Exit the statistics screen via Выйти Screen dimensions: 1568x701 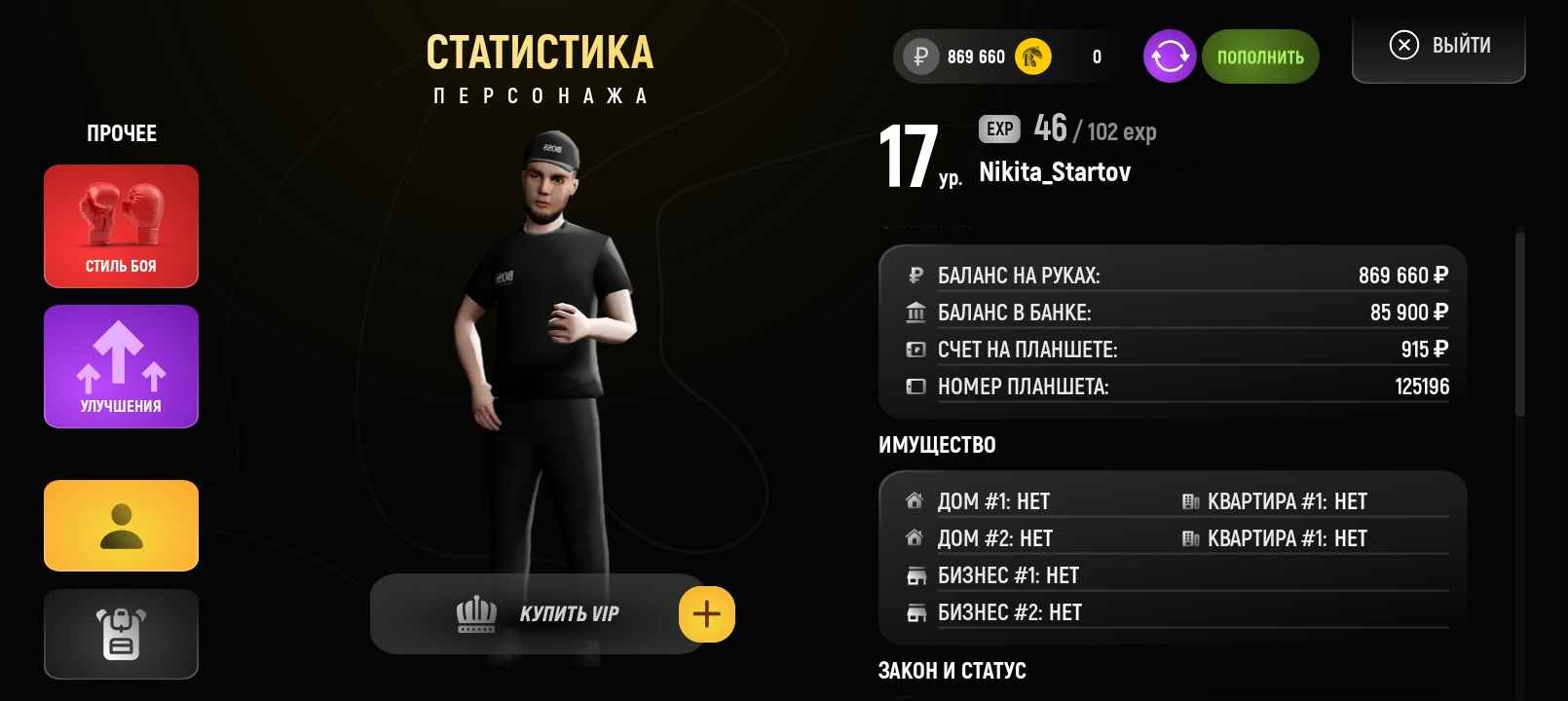1438,46
